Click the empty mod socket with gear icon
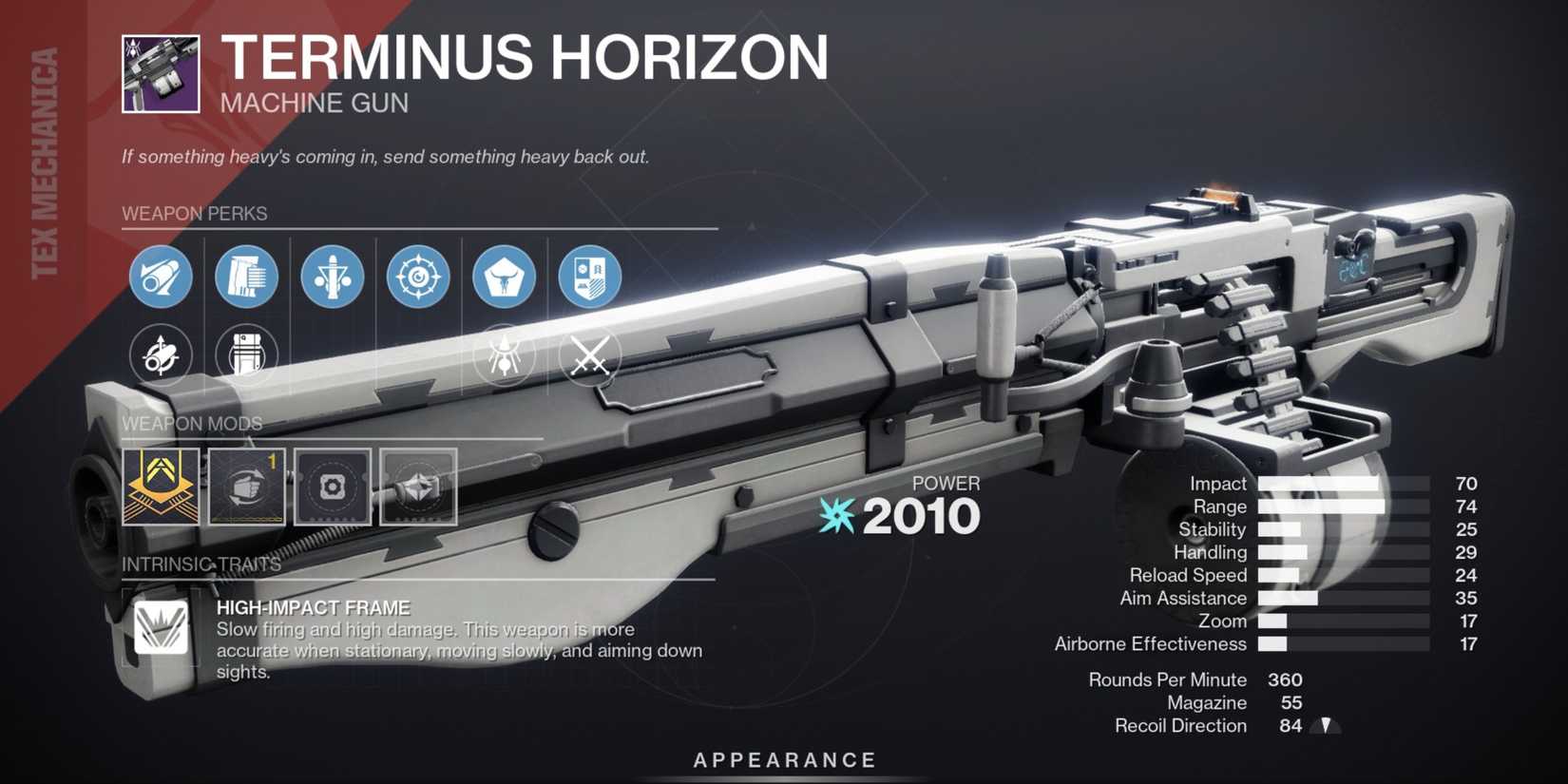This screenshot has width=1568, height=784. (x=332, y=488)
